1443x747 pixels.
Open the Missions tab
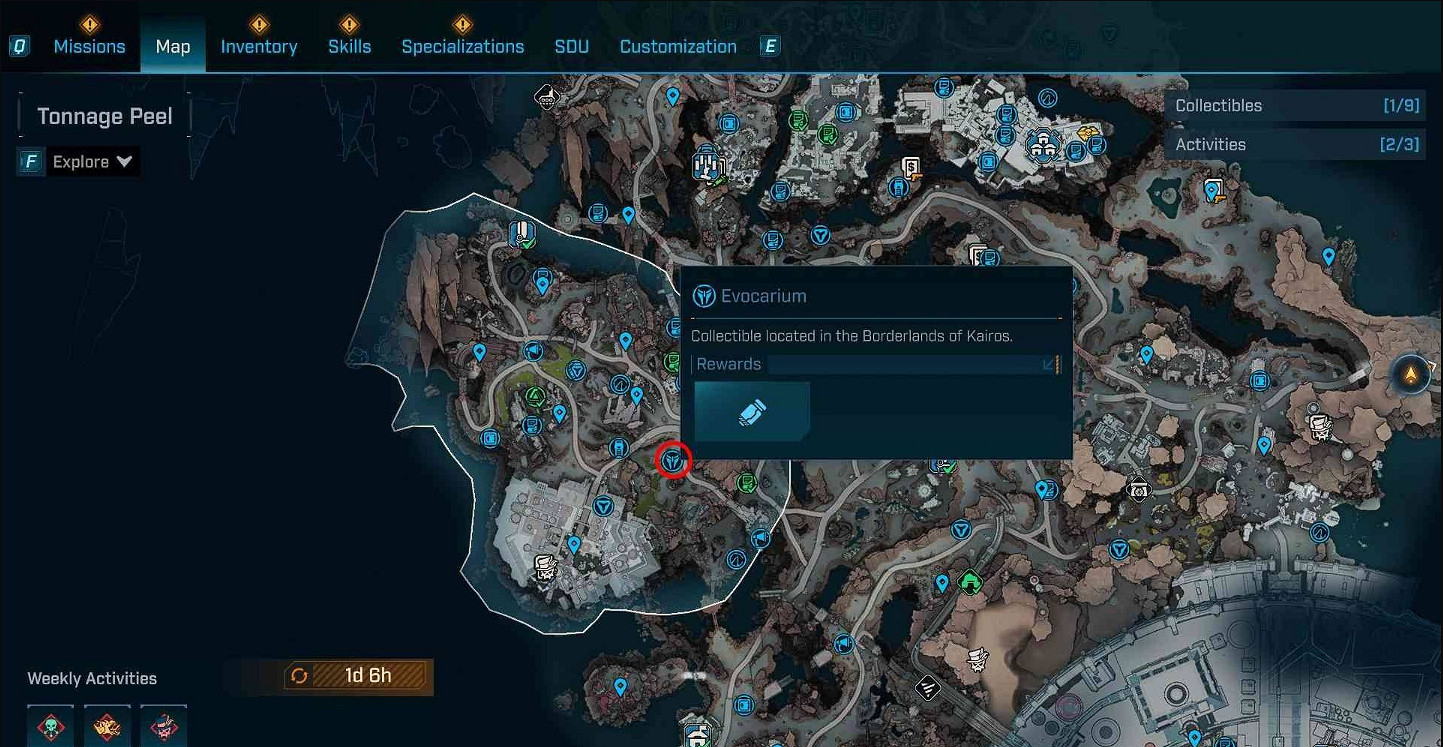89,46
